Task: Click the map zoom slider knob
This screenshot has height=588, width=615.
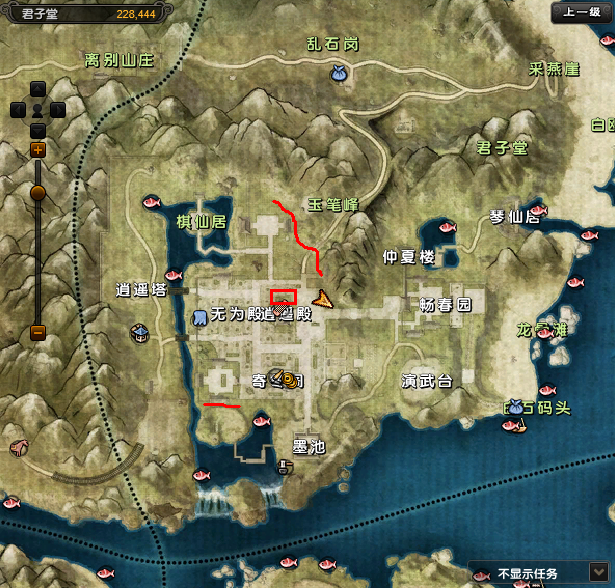Action: pyautogui.click(x=38, y=192)
